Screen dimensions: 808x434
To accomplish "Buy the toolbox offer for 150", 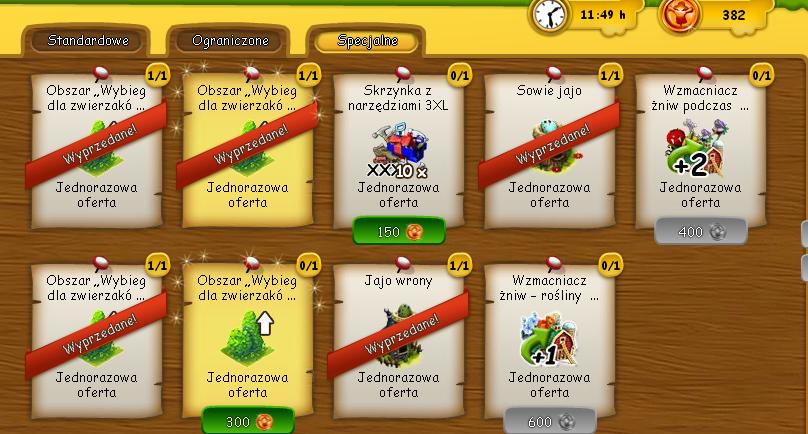I will [x=398, y=232].
